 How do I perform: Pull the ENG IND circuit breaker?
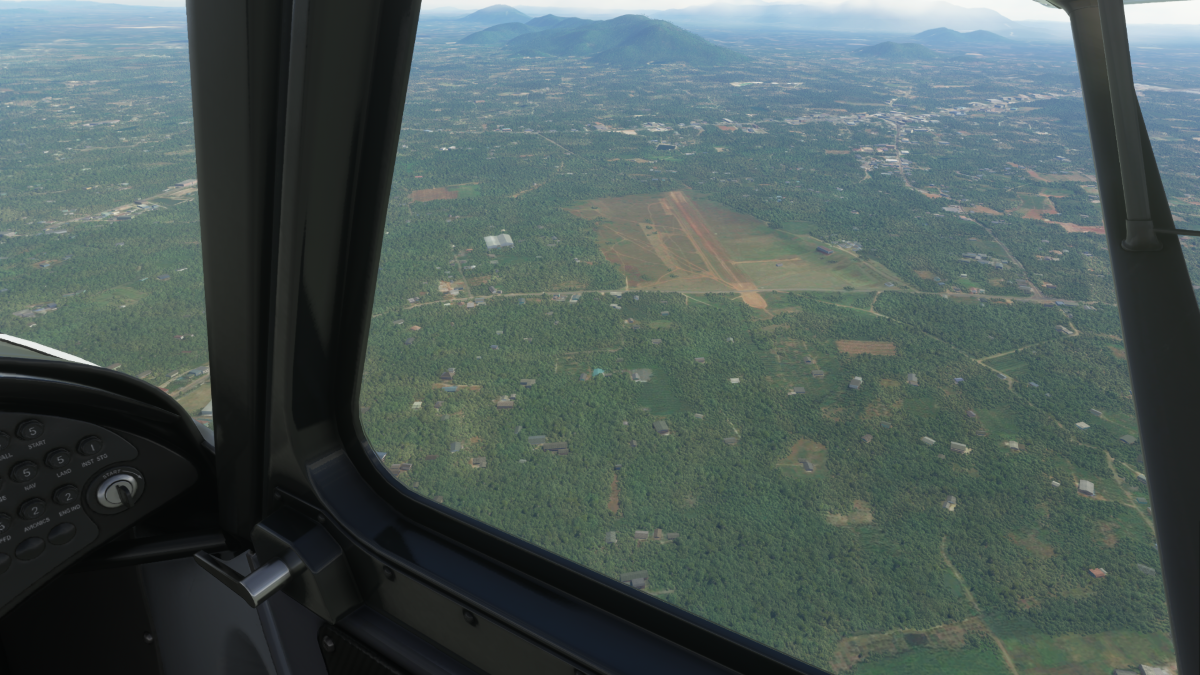pos(66,495)
